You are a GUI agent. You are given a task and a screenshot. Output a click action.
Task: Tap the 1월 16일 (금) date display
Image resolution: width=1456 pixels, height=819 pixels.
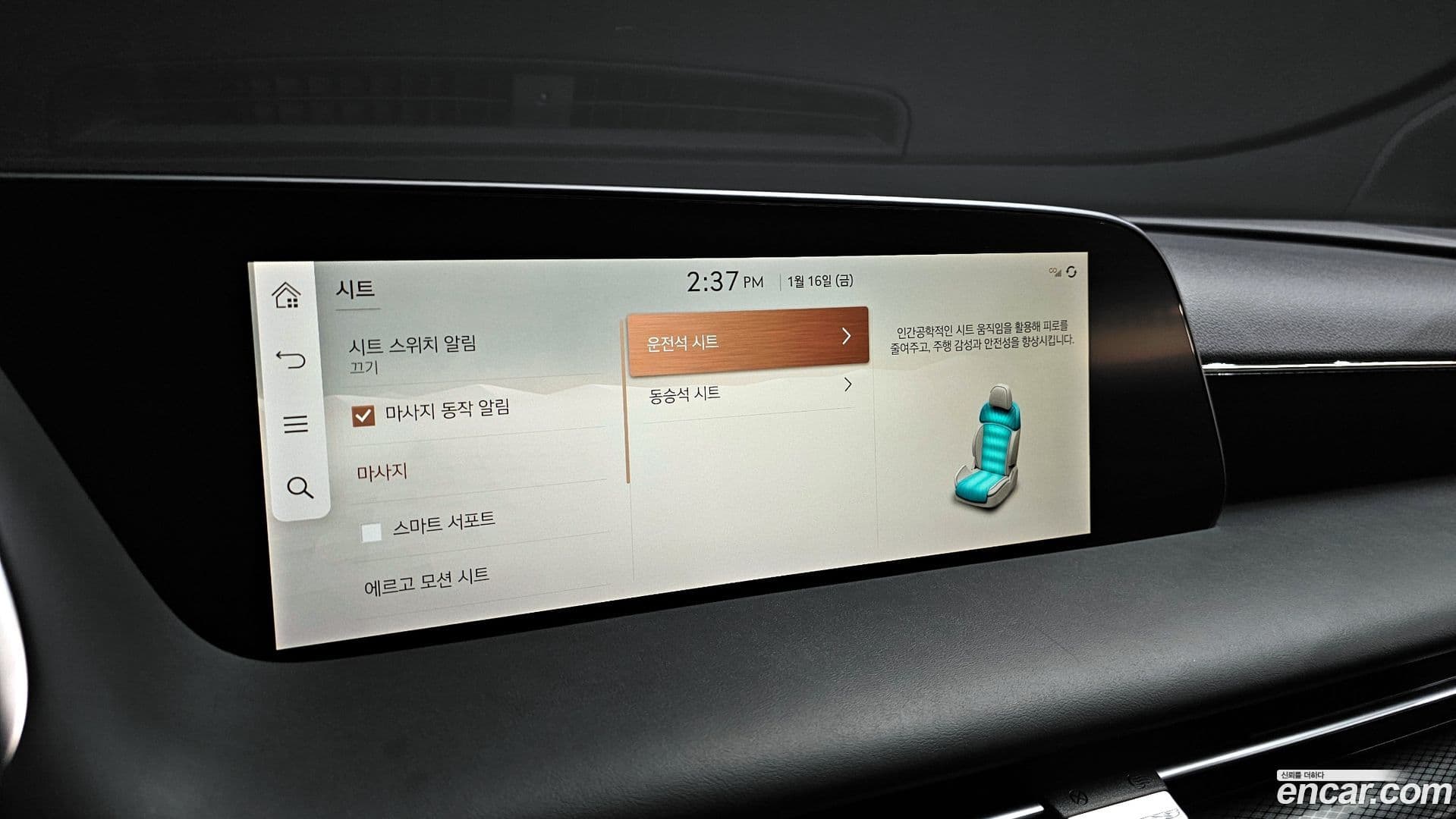[x=818, y=280]
